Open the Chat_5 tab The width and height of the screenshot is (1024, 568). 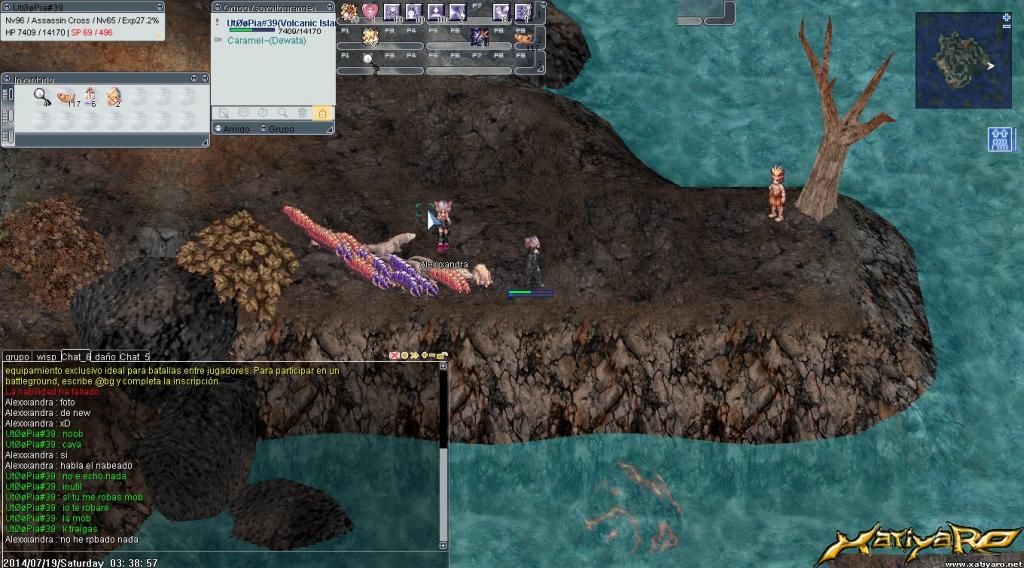tap(134, 356)
